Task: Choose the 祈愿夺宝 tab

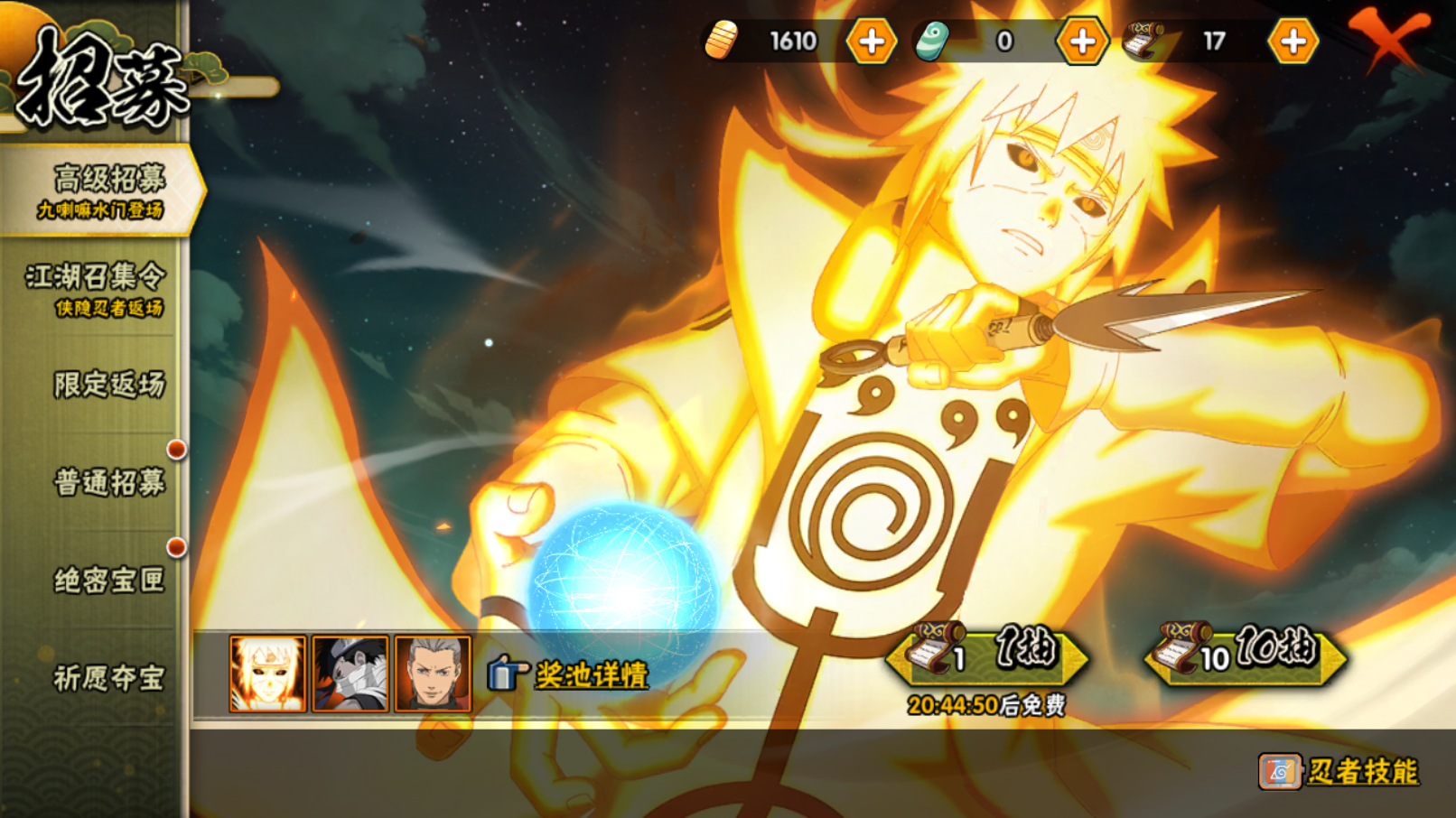Action: 108,677
